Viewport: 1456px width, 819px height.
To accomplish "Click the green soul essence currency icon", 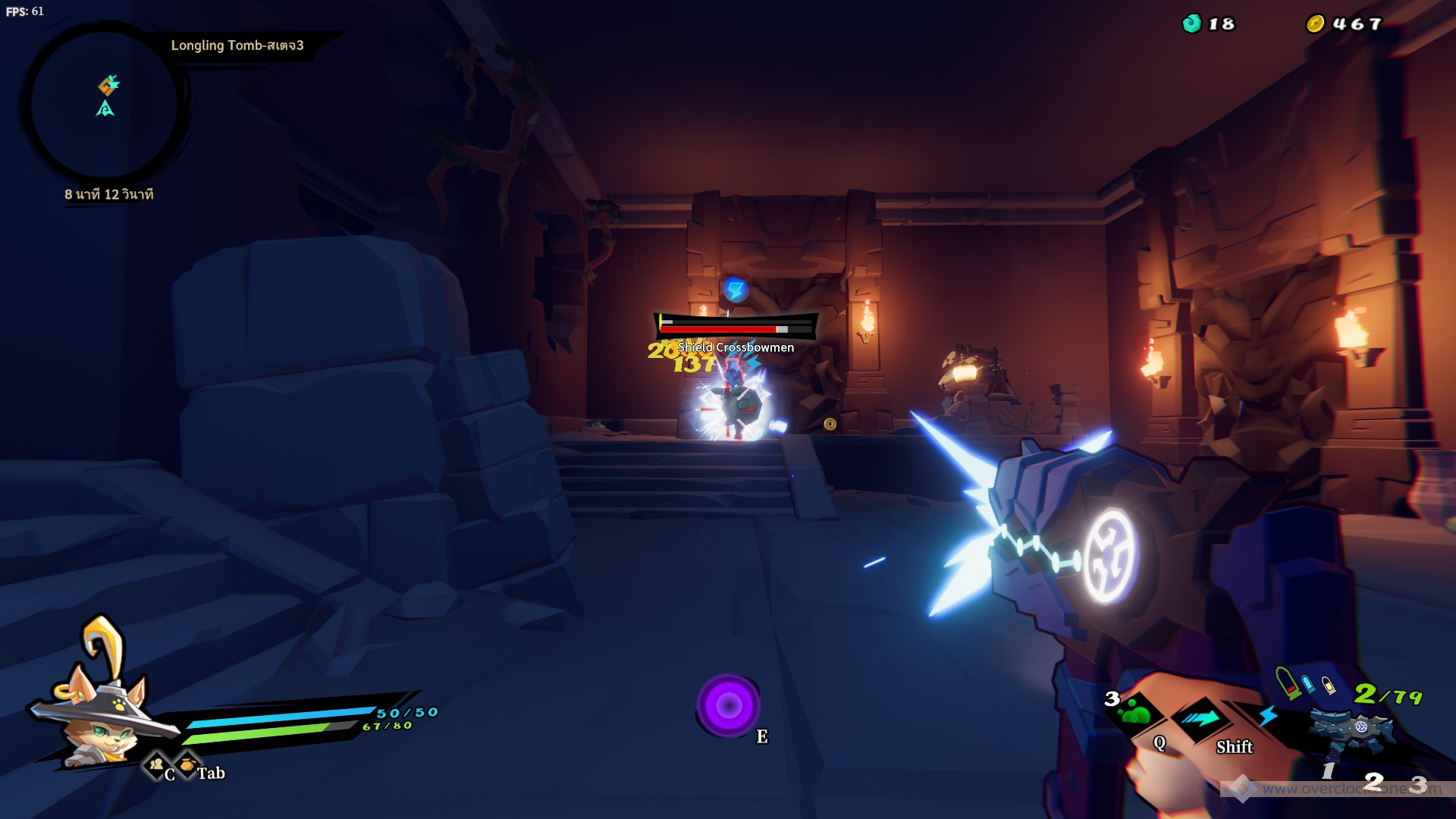I will [1191, 24].
